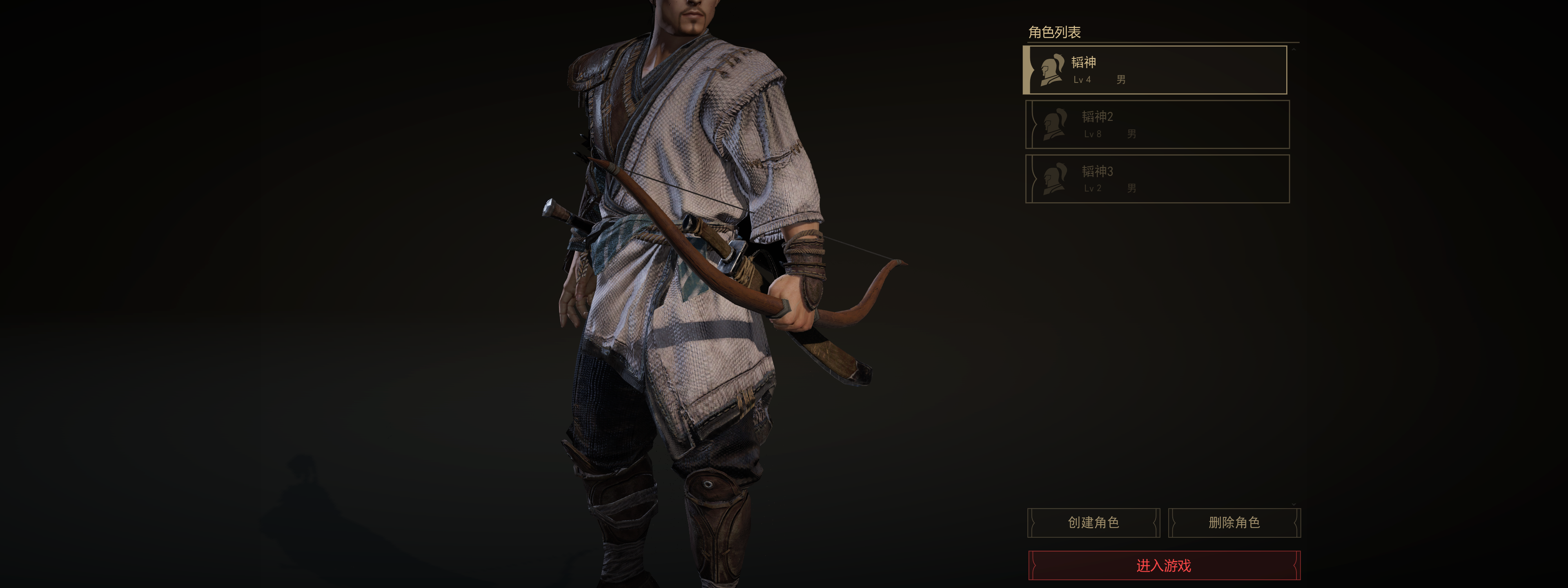Start the game with 进入游戏
Screen dimensions: 1568x588
tap(1164, 566)
